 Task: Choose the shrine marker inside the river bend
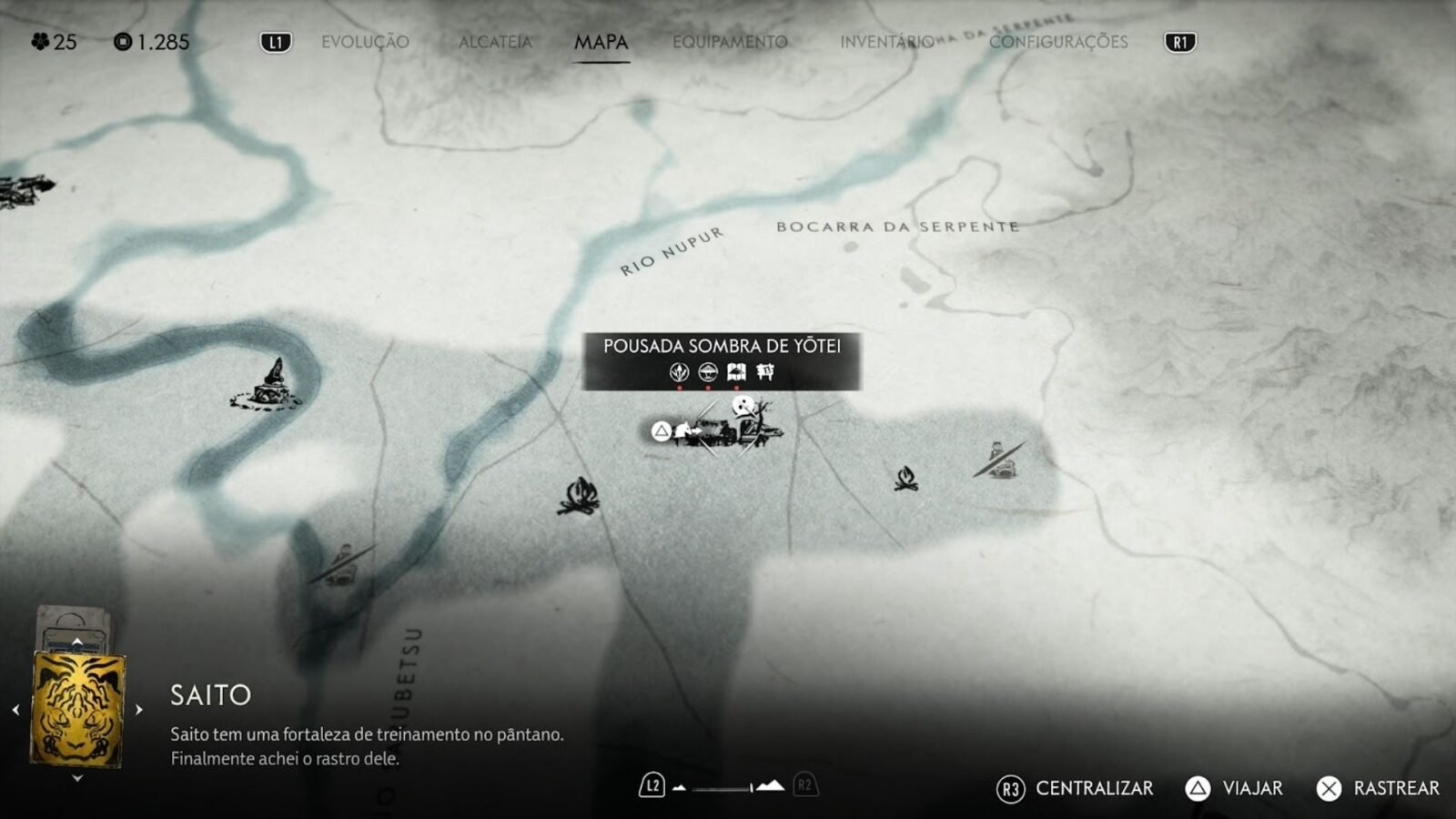[x=272, y=386]
